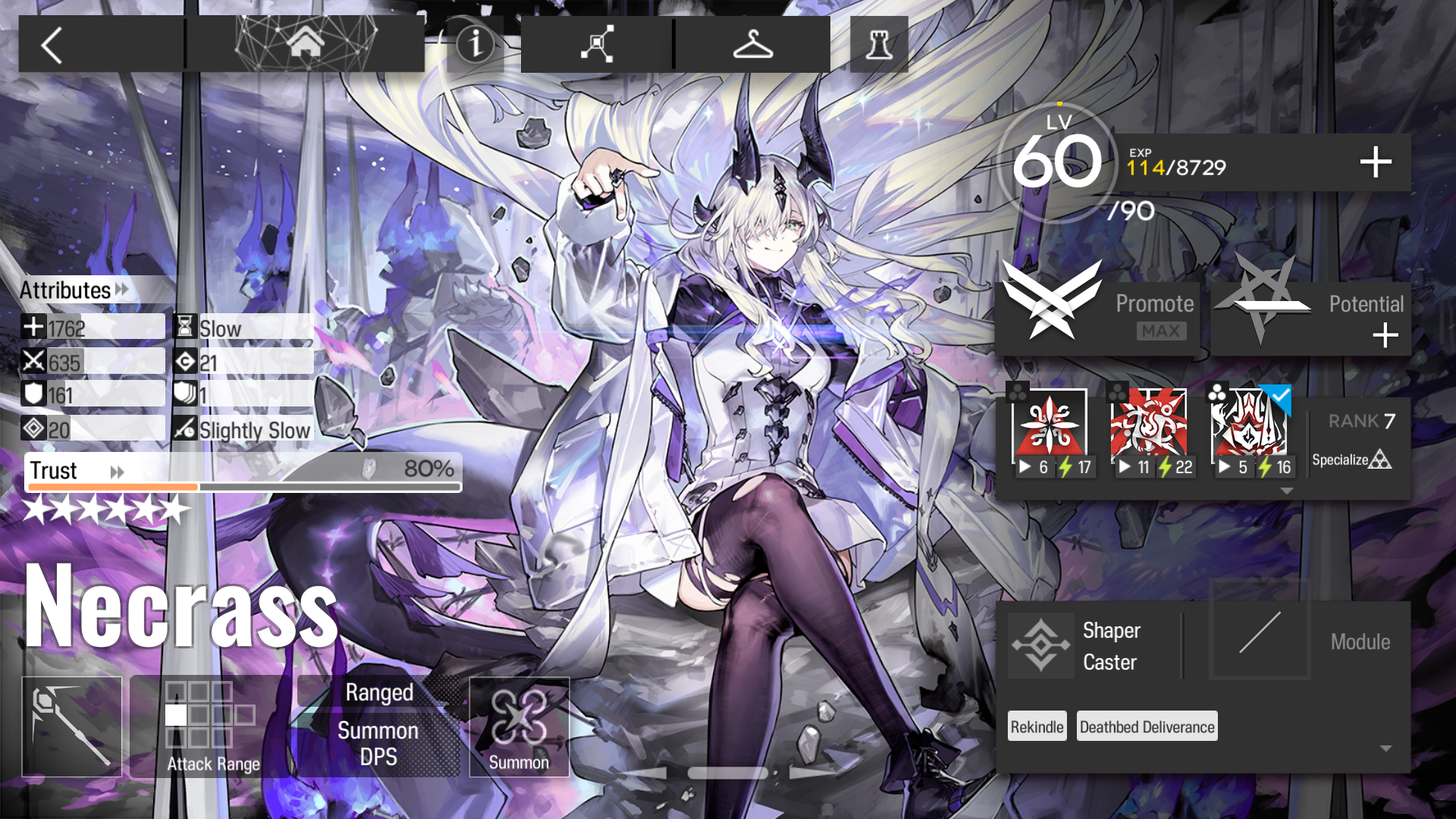Click the Rekindle module button
Image resolution: width=1456 pixels, height=819 pixels.
(1036, 726)
